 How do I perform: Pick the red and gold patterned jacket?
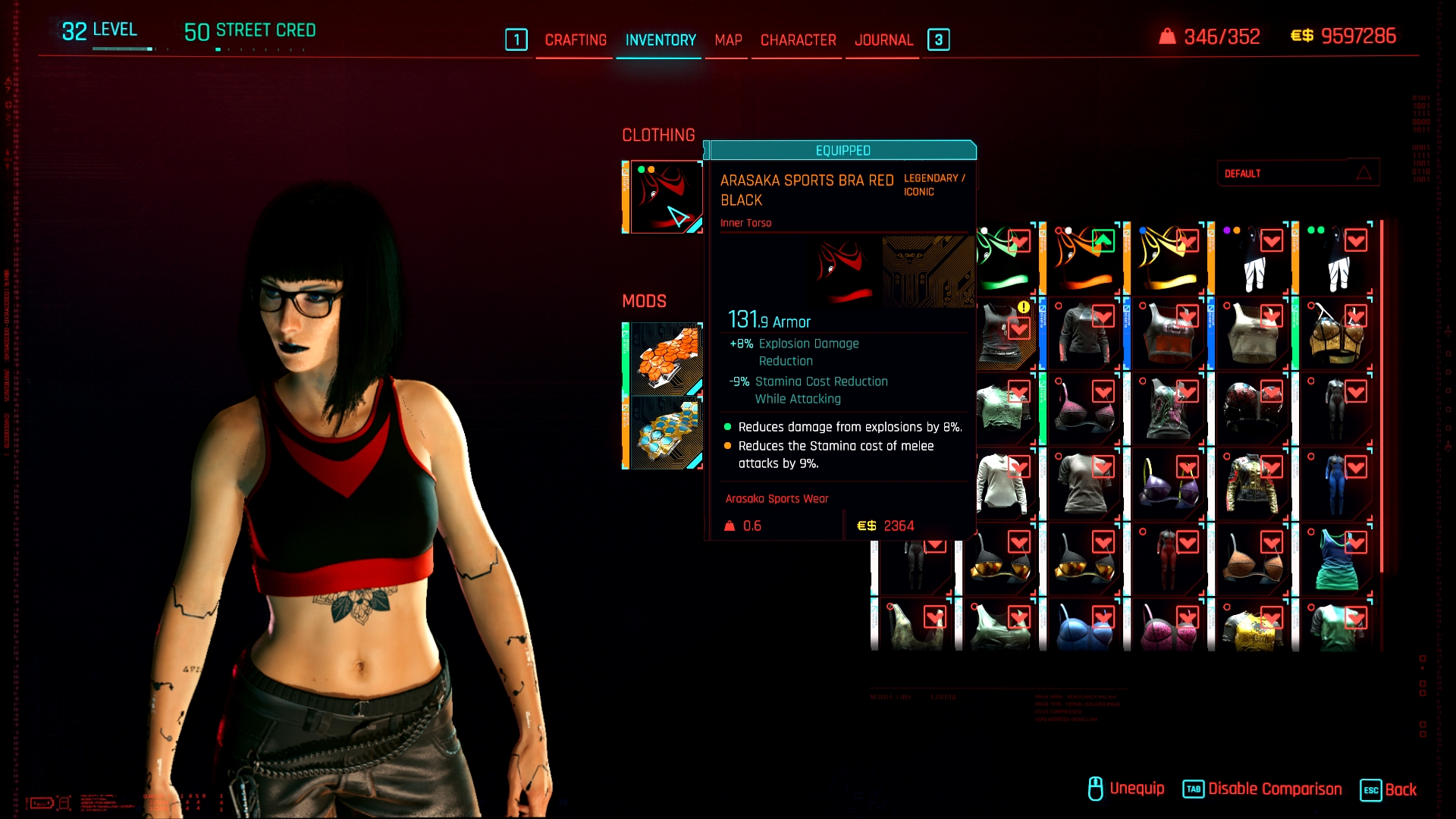pyautogui.click(x=1254, y=484)
